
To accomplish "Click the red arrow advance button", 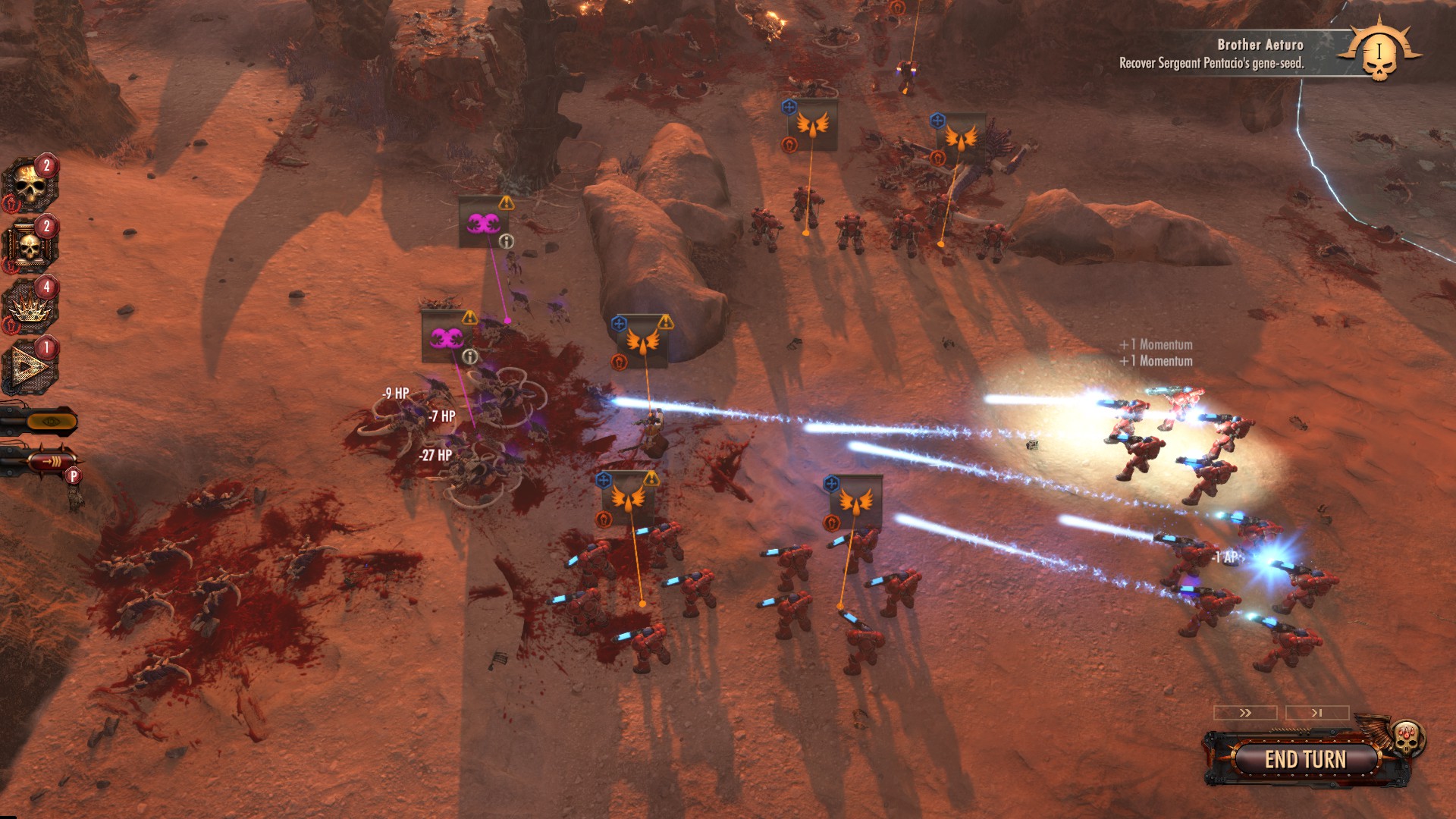I will [50, 461].
